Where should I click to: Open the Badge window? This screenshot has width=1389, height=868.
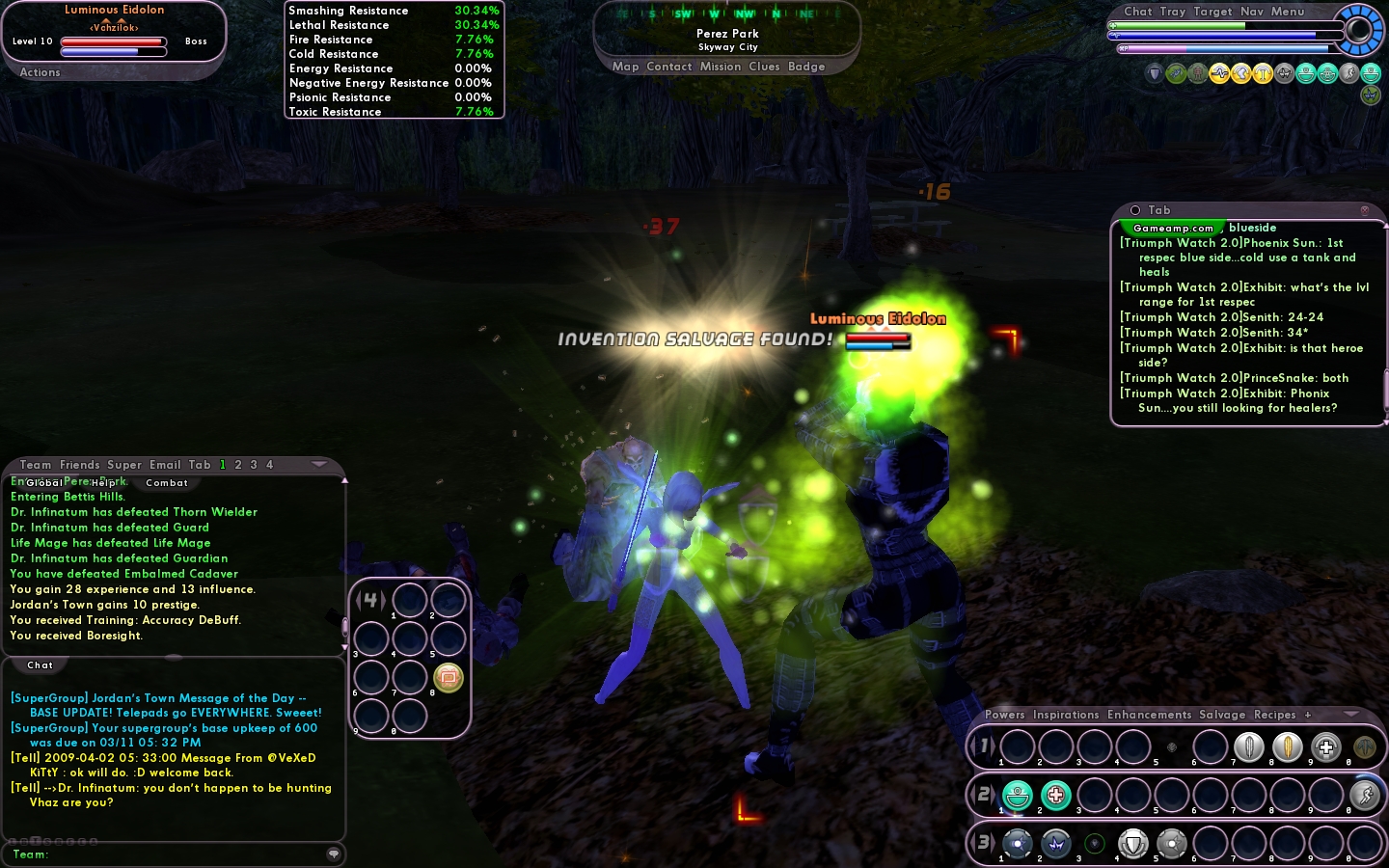click(806, 67)
